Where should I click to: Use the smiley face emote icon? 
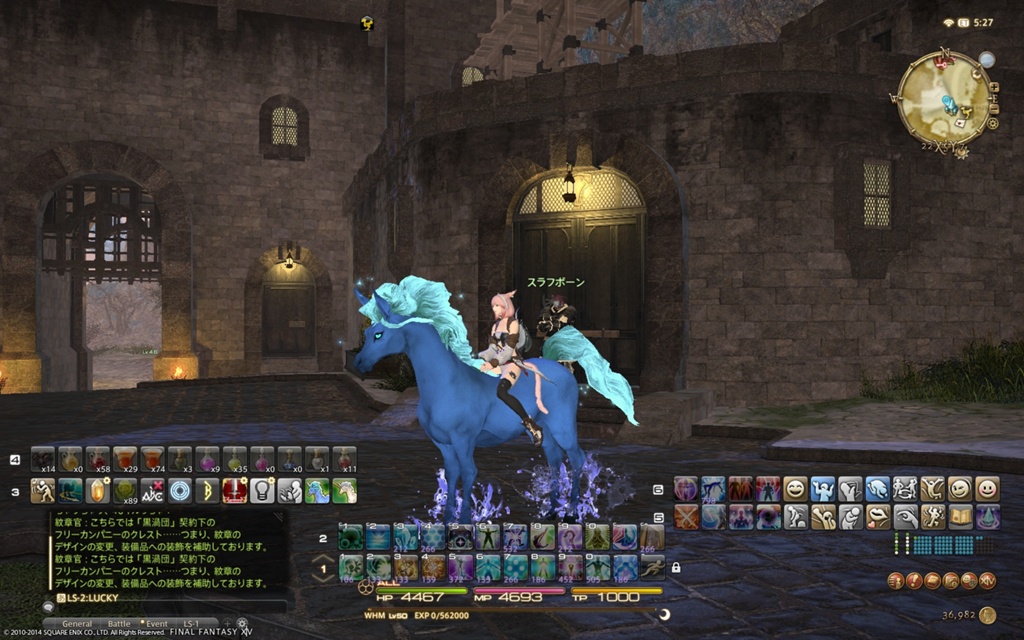click(795, 488)
